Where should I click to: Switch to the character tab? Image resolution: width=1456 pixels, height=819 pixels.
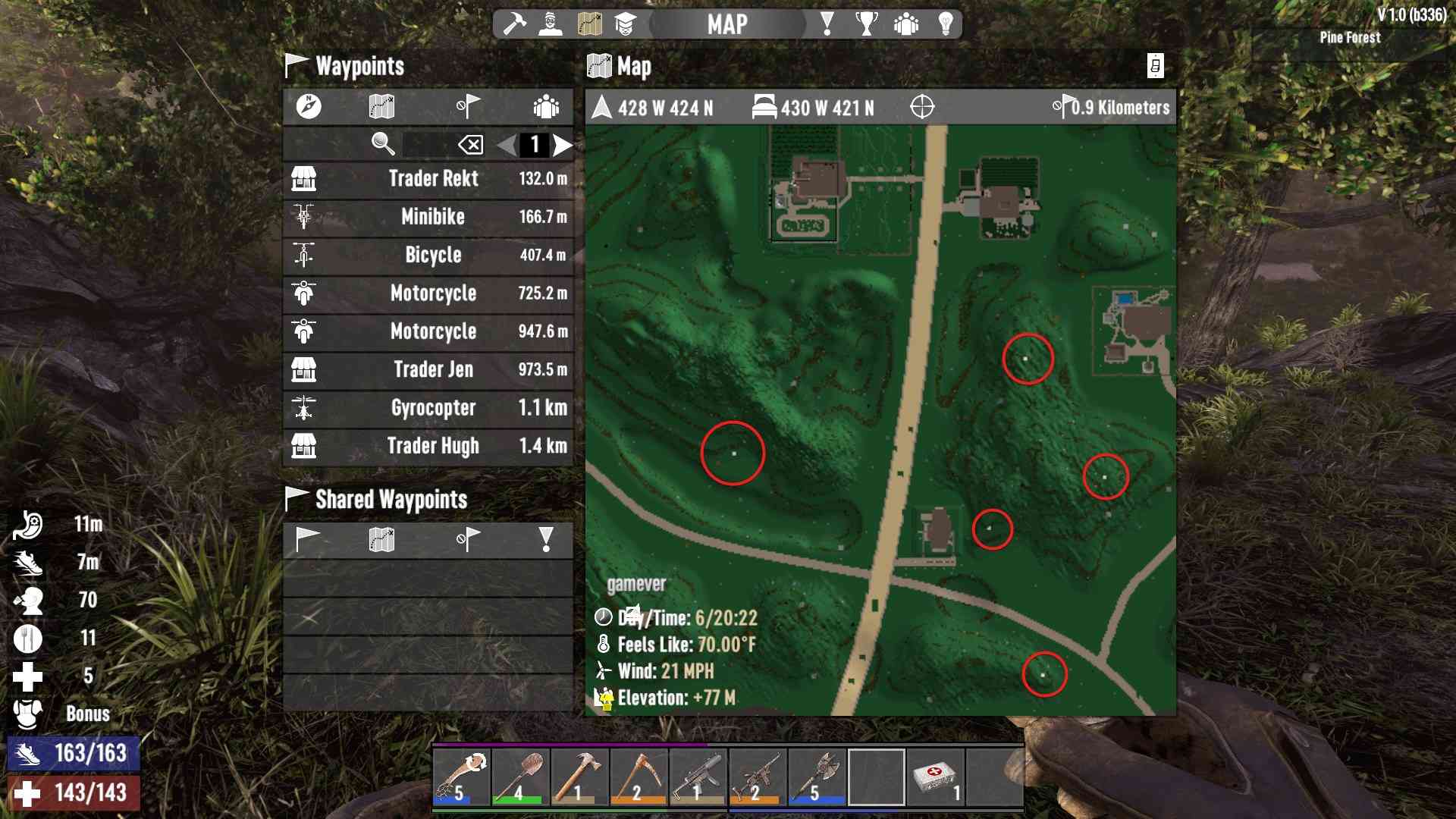[x=551, y=24]
